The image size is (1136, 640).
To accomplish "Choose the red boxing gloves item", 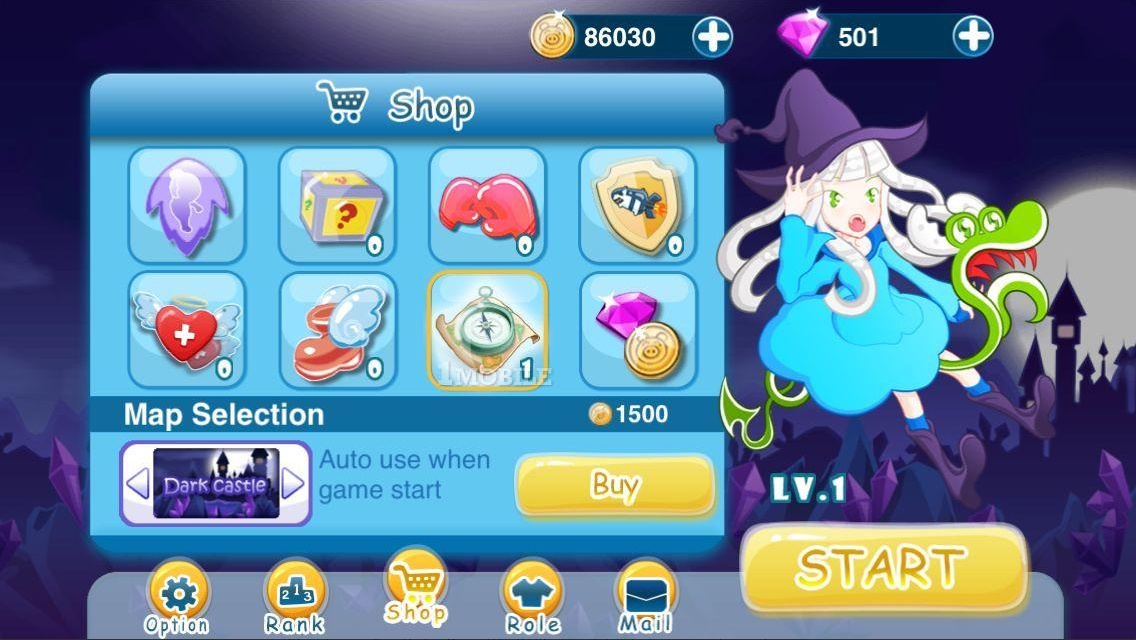I will [487, 204].
